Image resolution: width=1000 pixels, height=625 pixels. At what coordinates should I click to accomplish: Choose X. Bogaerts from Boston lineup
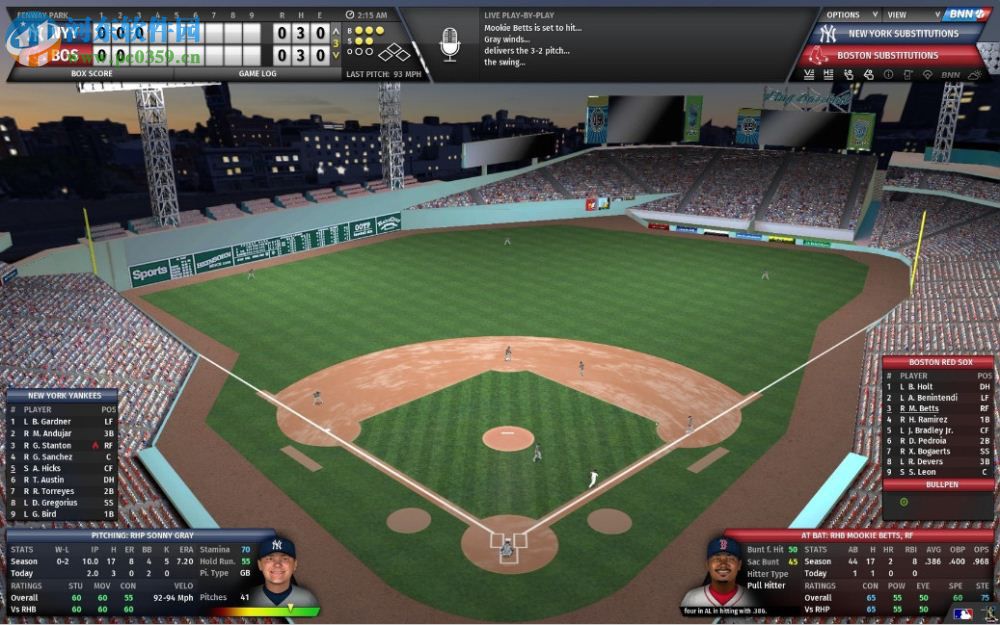pyautogui.click(x=931, y=451)
